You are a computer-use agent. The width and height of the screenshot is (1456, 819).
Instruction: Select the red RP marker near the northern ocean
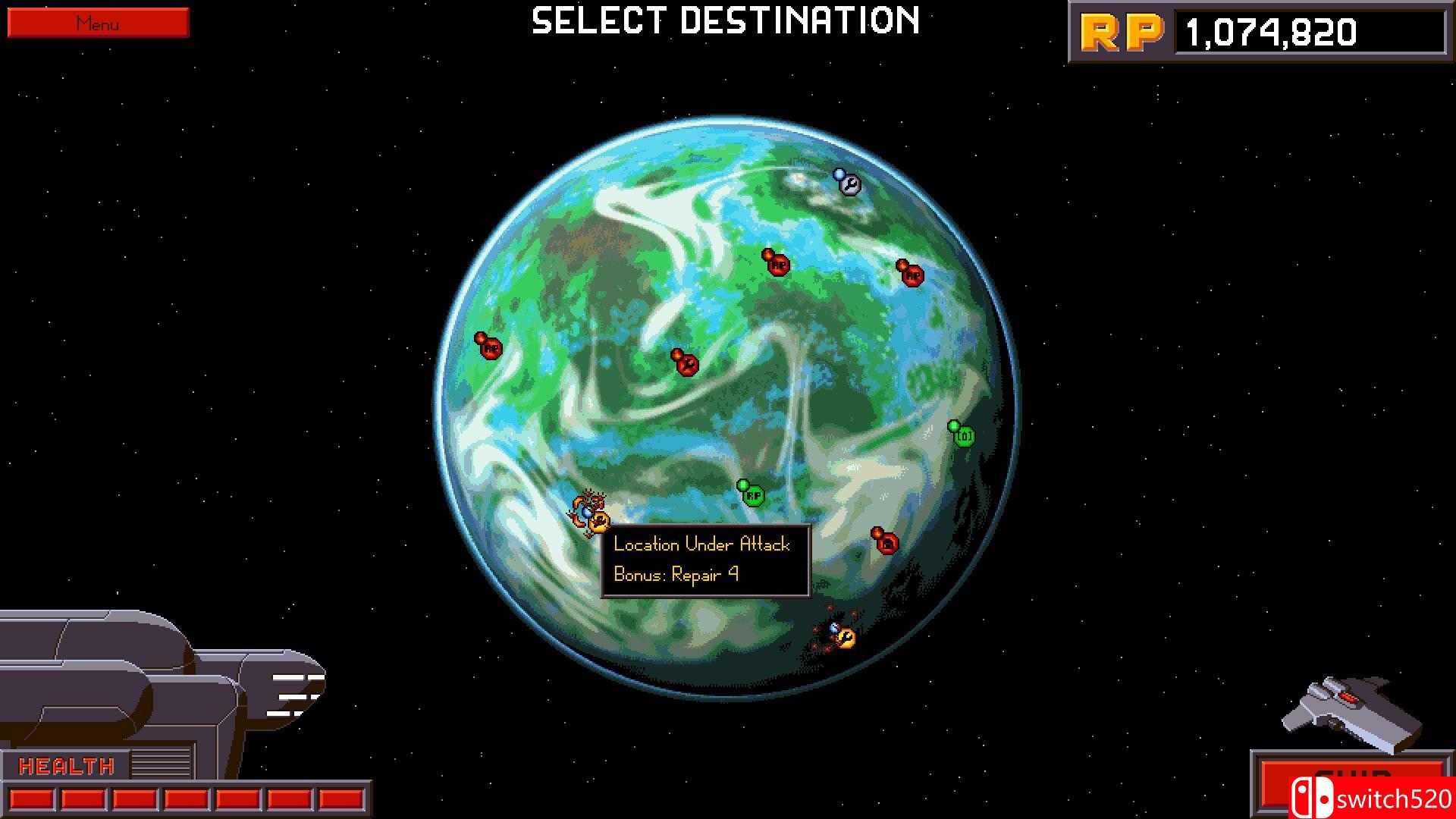(x=777, y=267)
